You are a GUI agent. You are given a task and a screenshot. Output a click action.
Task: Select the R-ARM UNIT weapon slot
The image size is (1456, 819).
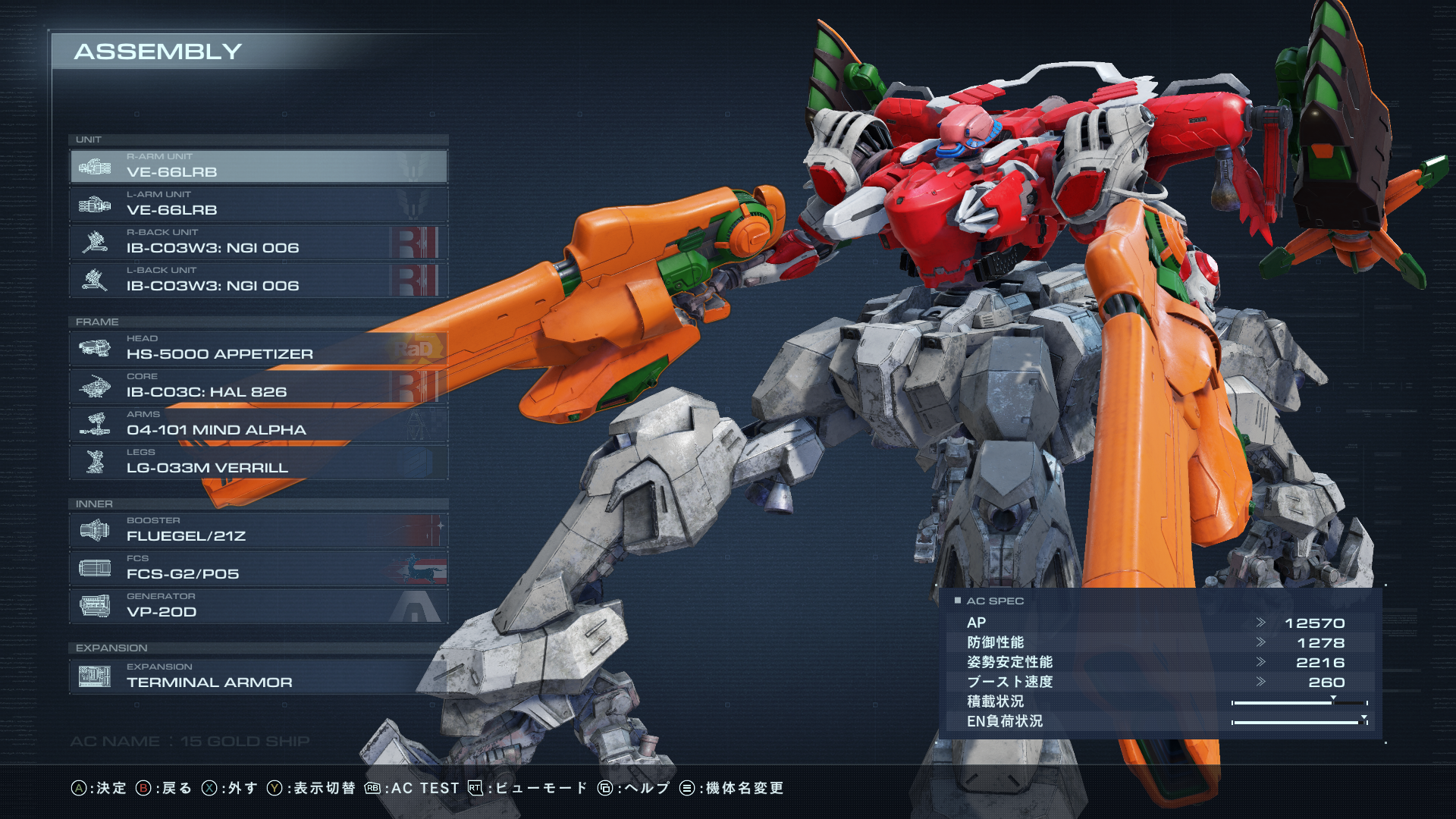tap(258, 166)
